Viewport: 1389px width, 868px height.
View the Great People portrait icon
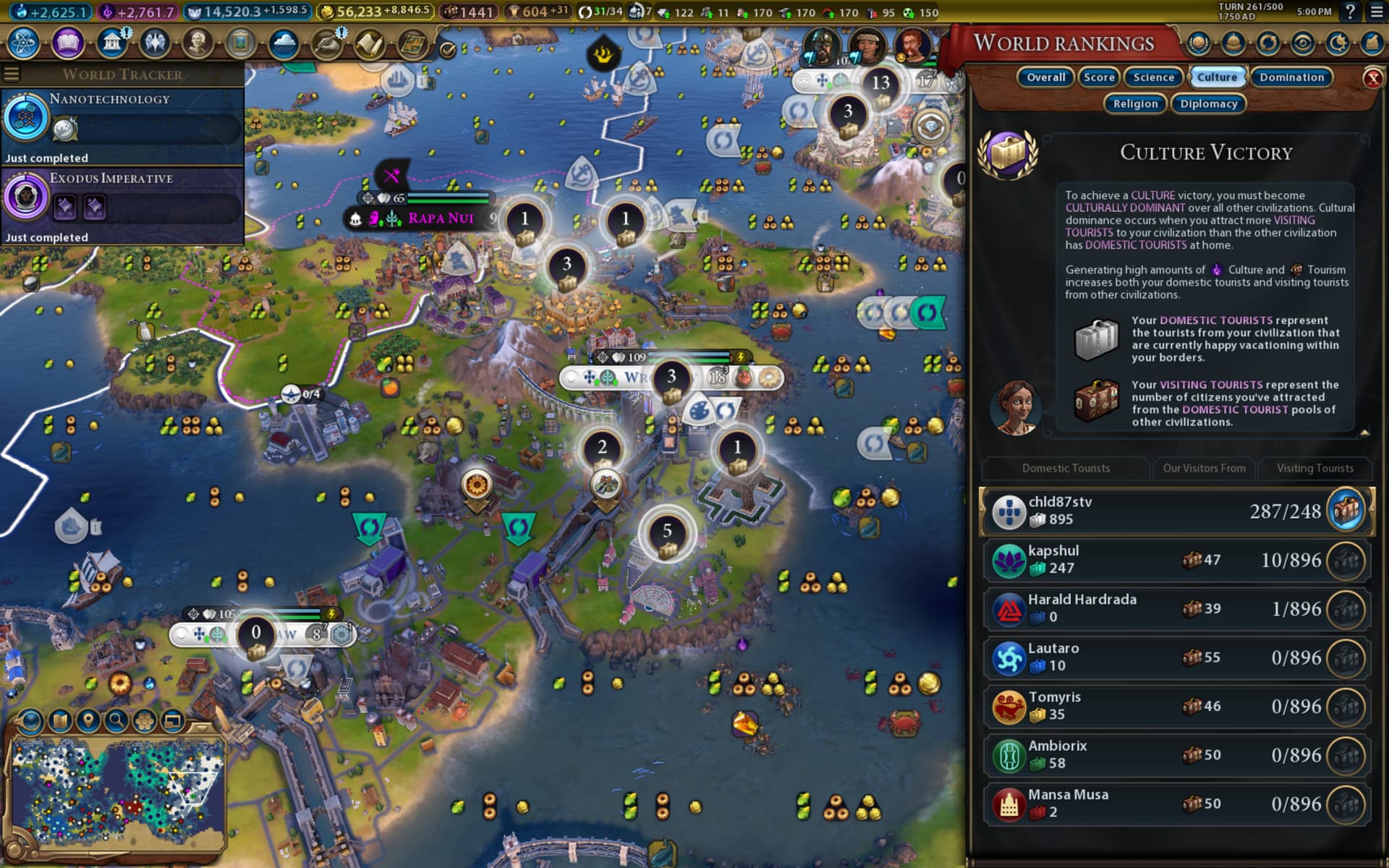point(197,43)
